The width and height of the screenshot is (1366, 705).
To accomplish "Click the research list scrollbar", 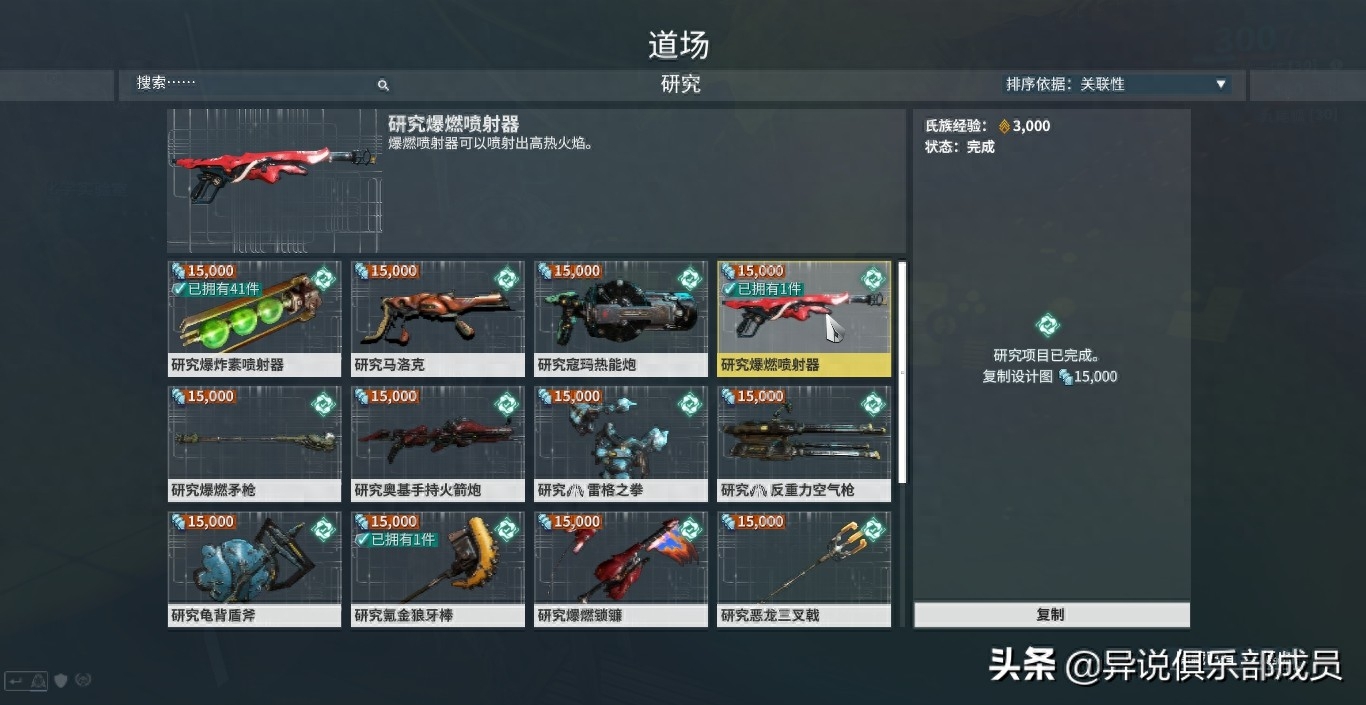I will pyautogui.click(x=902, y=370).
